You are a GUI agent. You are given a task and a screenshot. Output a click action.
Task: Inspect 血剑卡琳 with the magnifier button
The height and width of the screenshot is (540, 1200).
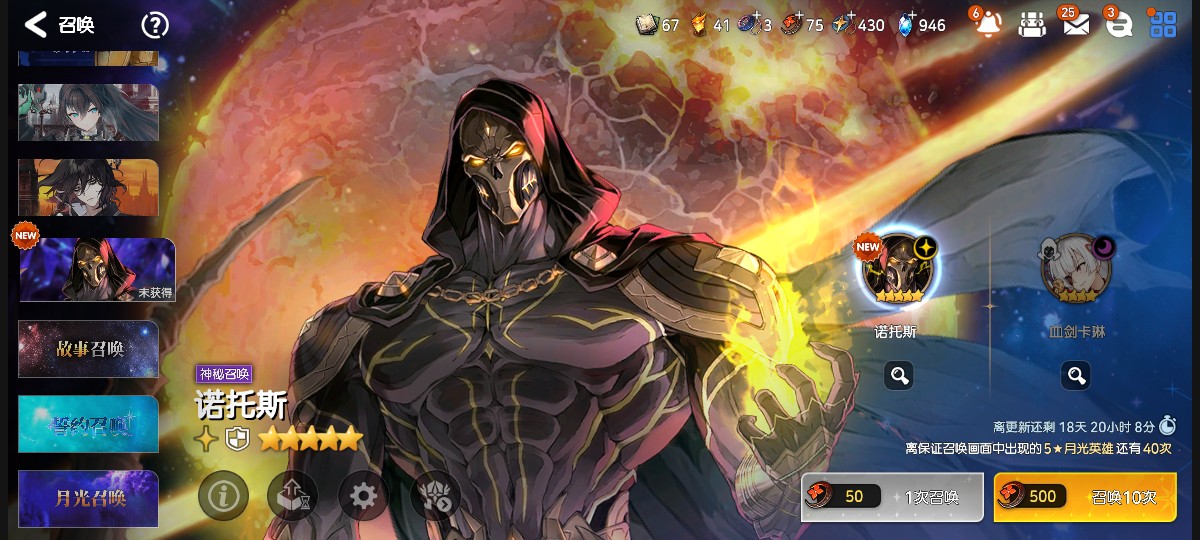1076,376
